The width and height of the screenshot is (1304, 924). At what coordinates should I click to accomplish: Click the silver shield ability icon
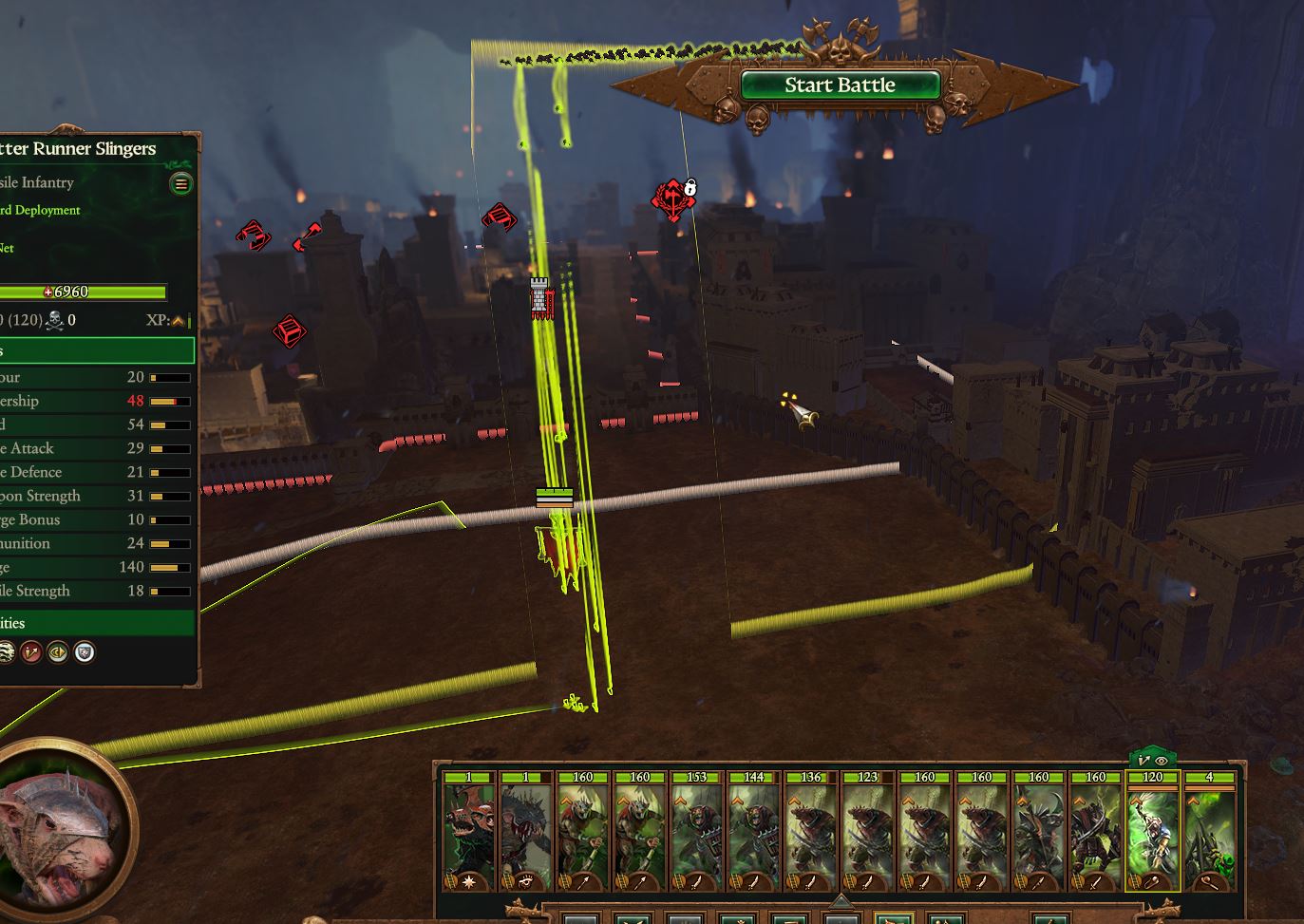[x=84, y=652]
